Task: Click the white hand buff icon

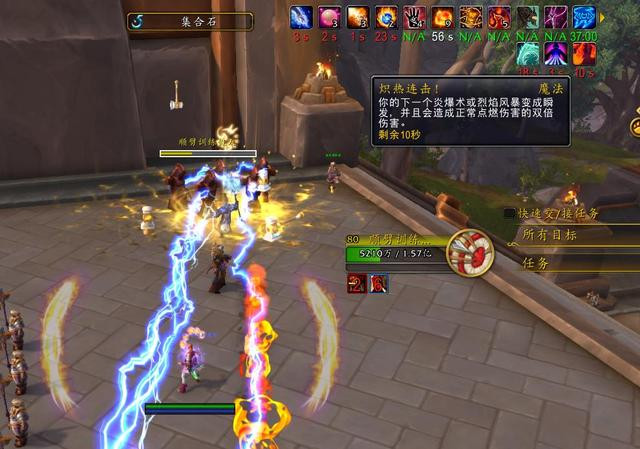Action: (x=414, y=17)
